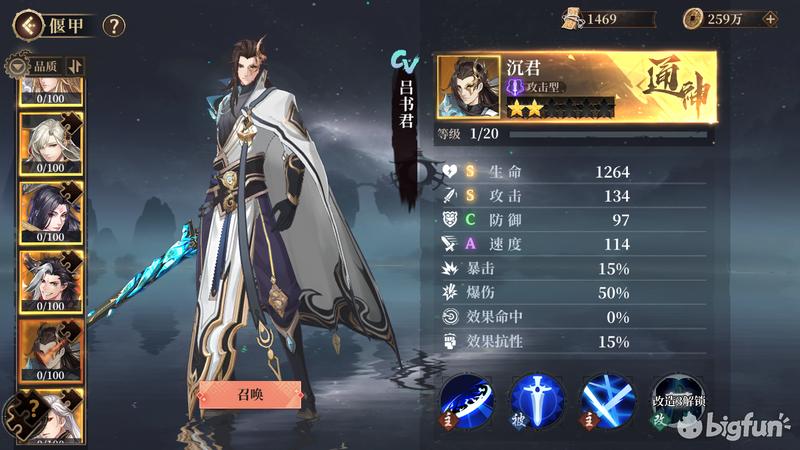
Task: Toggle the sort order arrows beside 品质
Action: coord(75,66)
